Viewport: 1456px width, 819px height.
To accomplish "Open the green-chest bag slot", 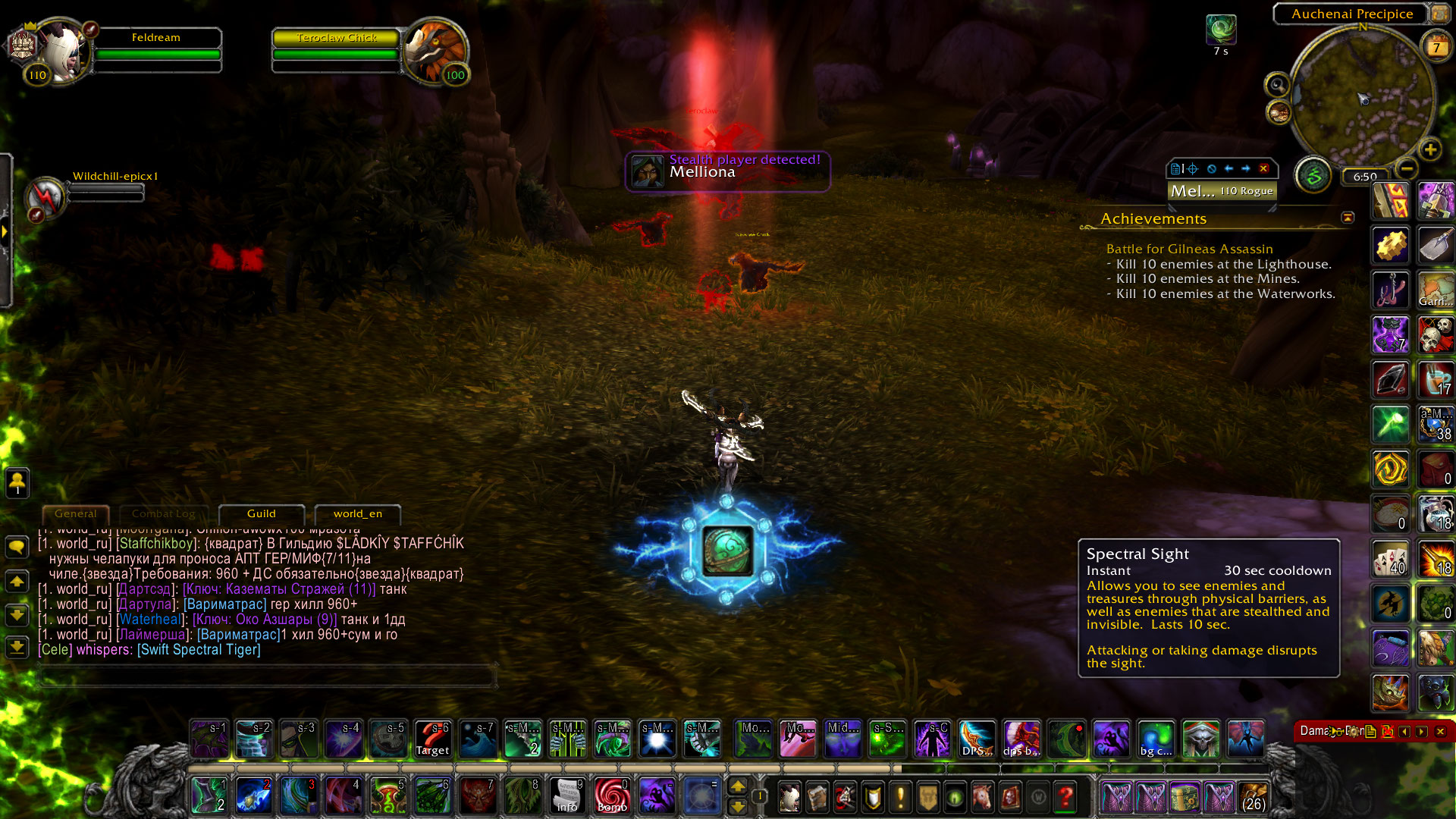I will (x=1185, y=797).
